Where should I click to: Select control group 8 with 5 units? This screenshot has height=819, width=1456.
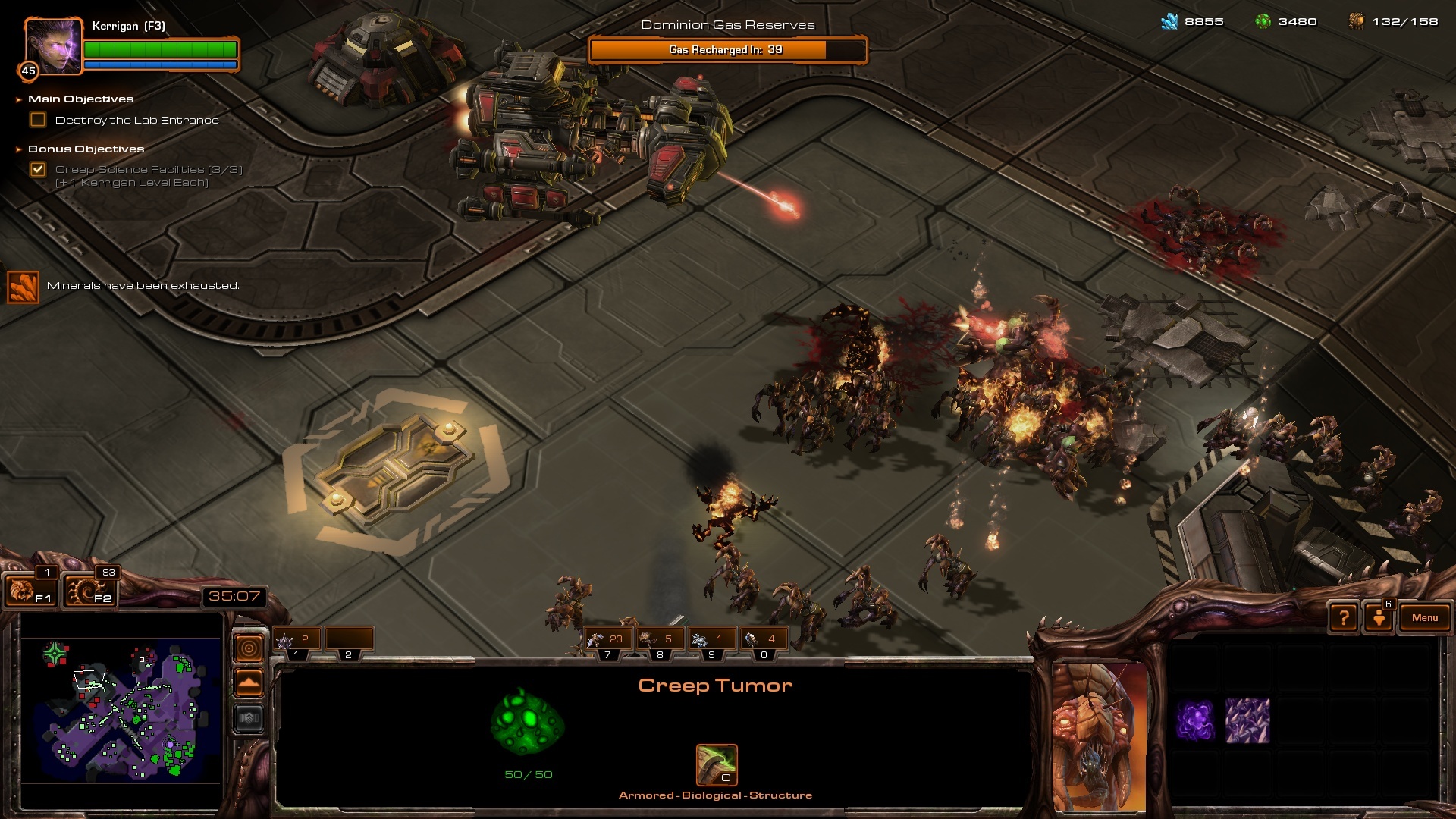[x=660, y=641]
